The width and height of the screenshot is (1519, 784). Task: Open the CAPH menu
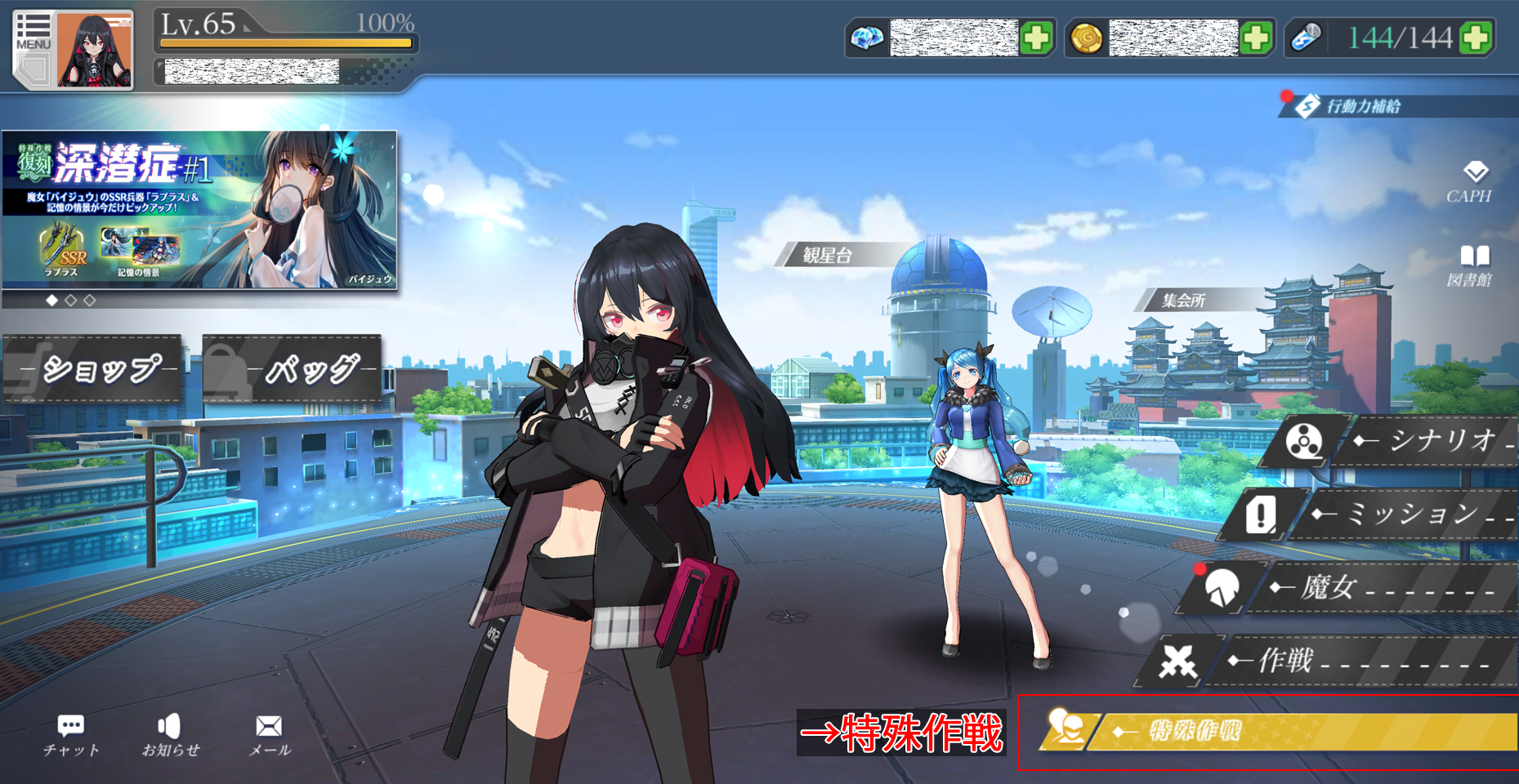coord(1471,183)
